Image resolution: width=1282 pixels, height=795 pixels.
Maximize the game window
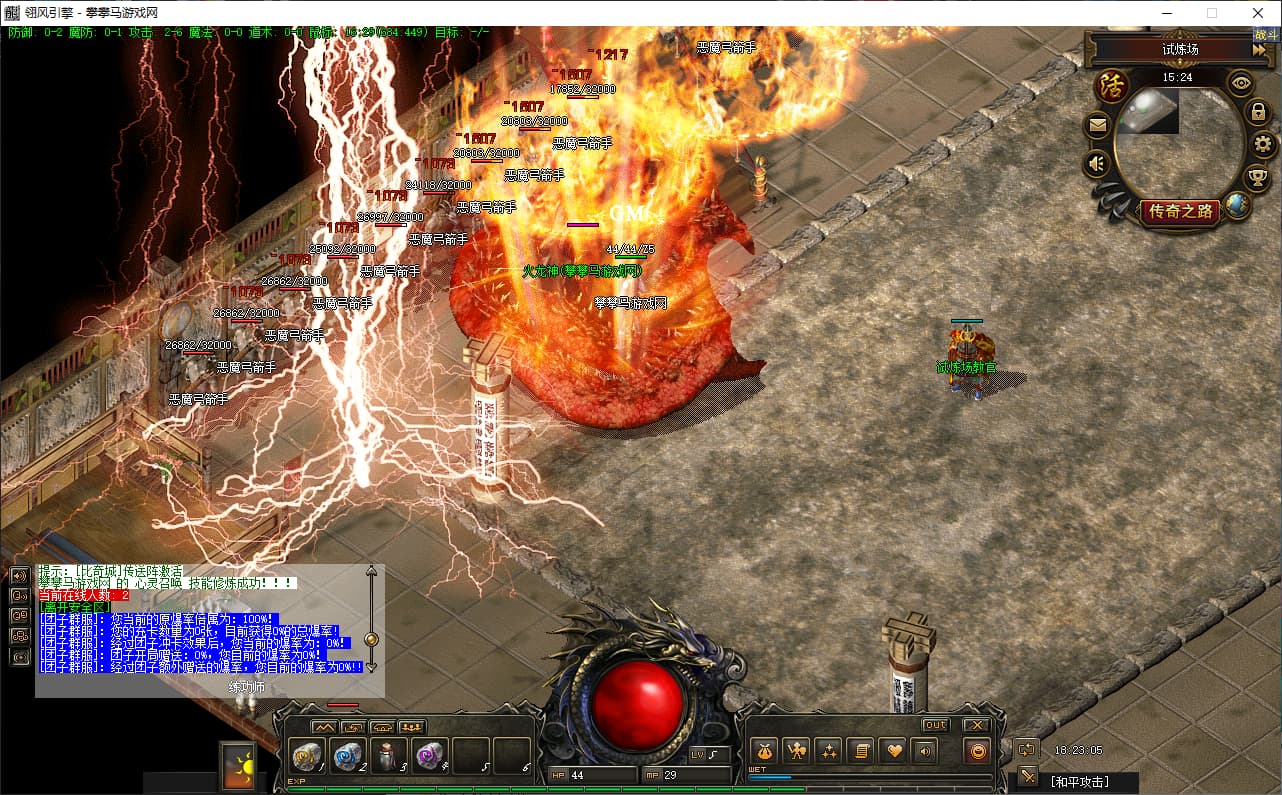click(x=1212, y=13)
